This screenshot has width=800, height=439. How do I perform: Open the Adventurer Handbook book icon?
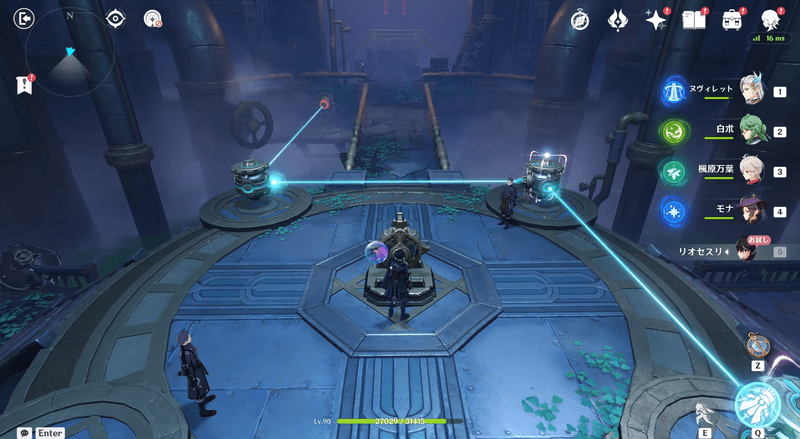[693, 19]
